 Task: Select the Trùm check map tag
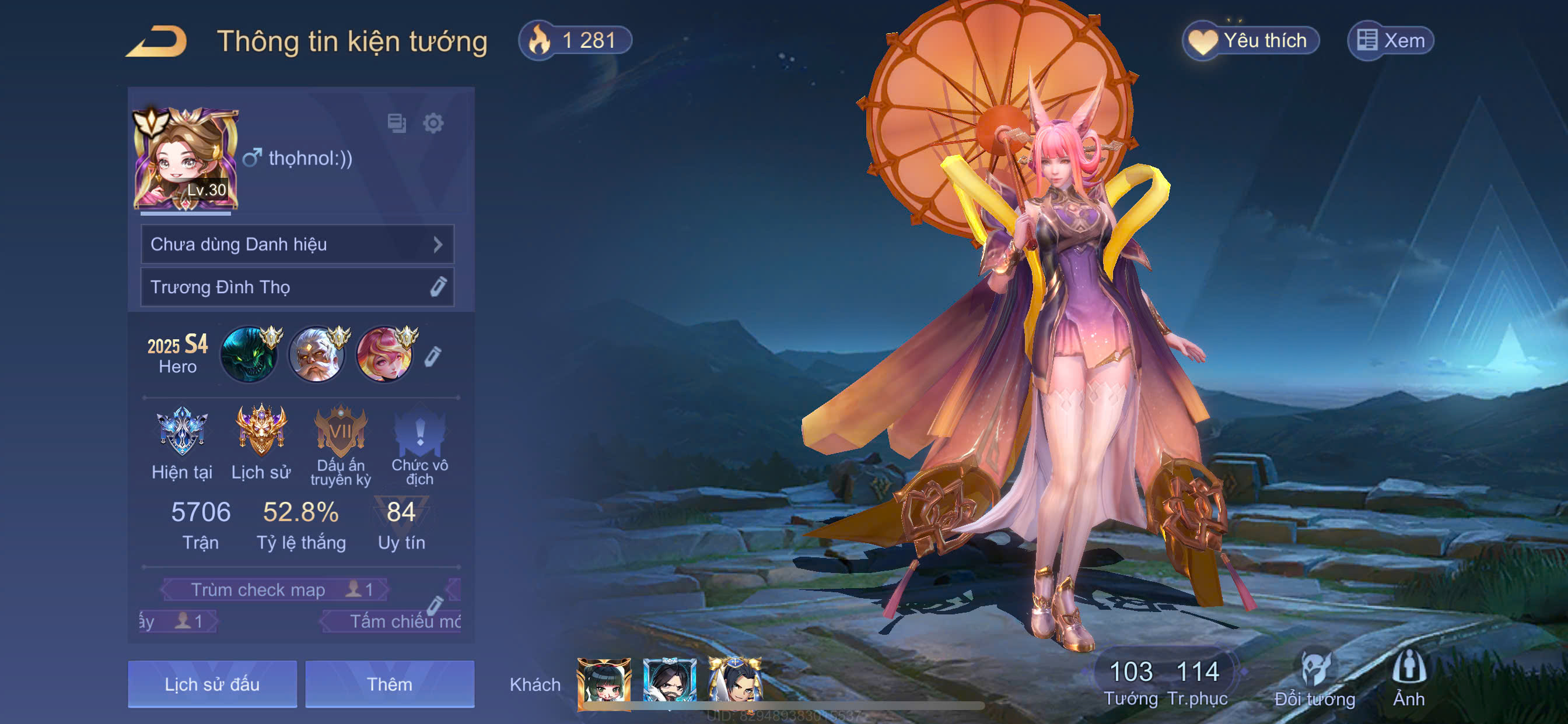[x=275, y=589]
